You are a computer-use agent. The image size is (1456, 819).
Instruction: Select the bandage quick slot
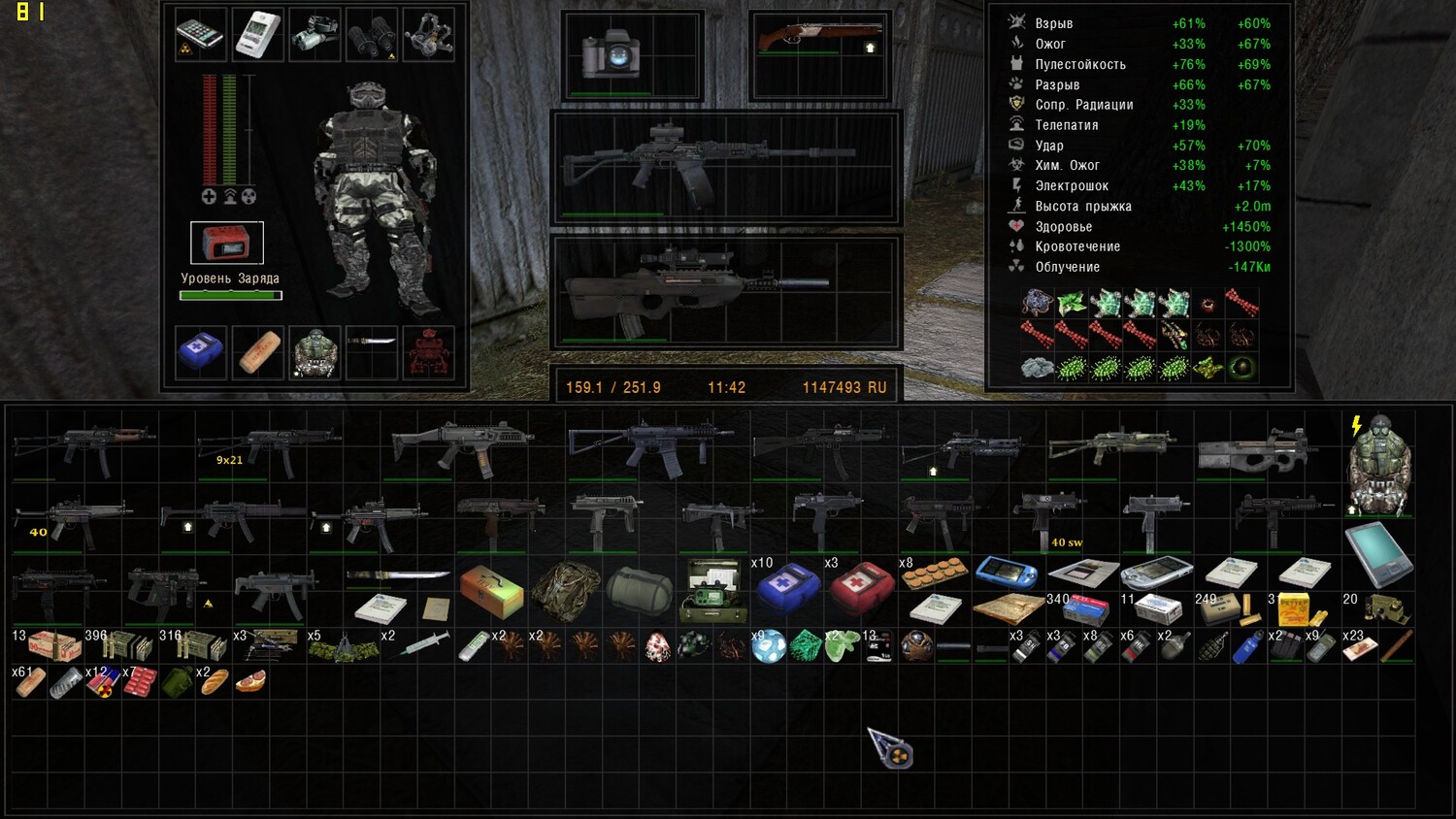pyautogui.click(x=258, y=351)
